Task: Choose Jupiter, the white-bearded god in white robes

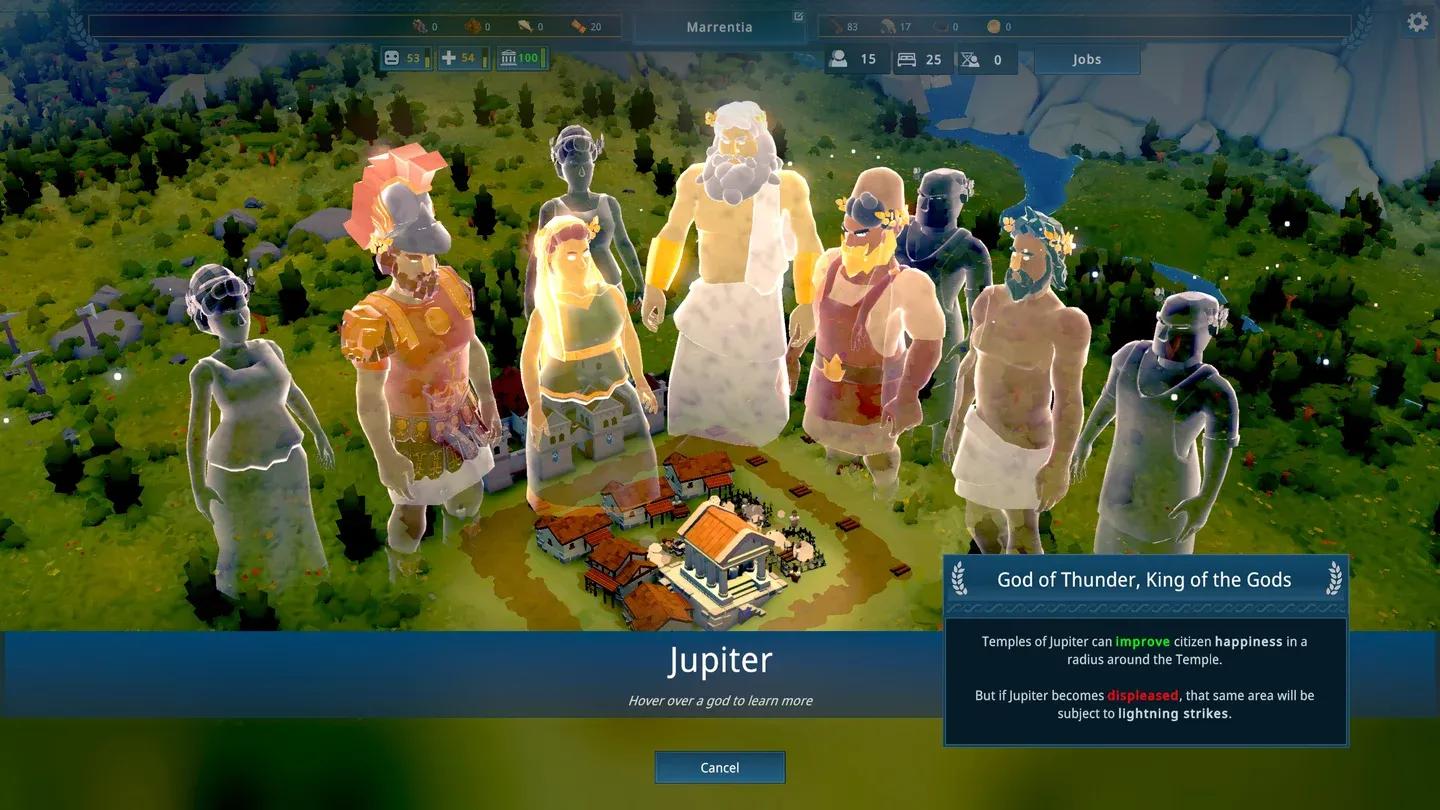Action: [728, 280]
